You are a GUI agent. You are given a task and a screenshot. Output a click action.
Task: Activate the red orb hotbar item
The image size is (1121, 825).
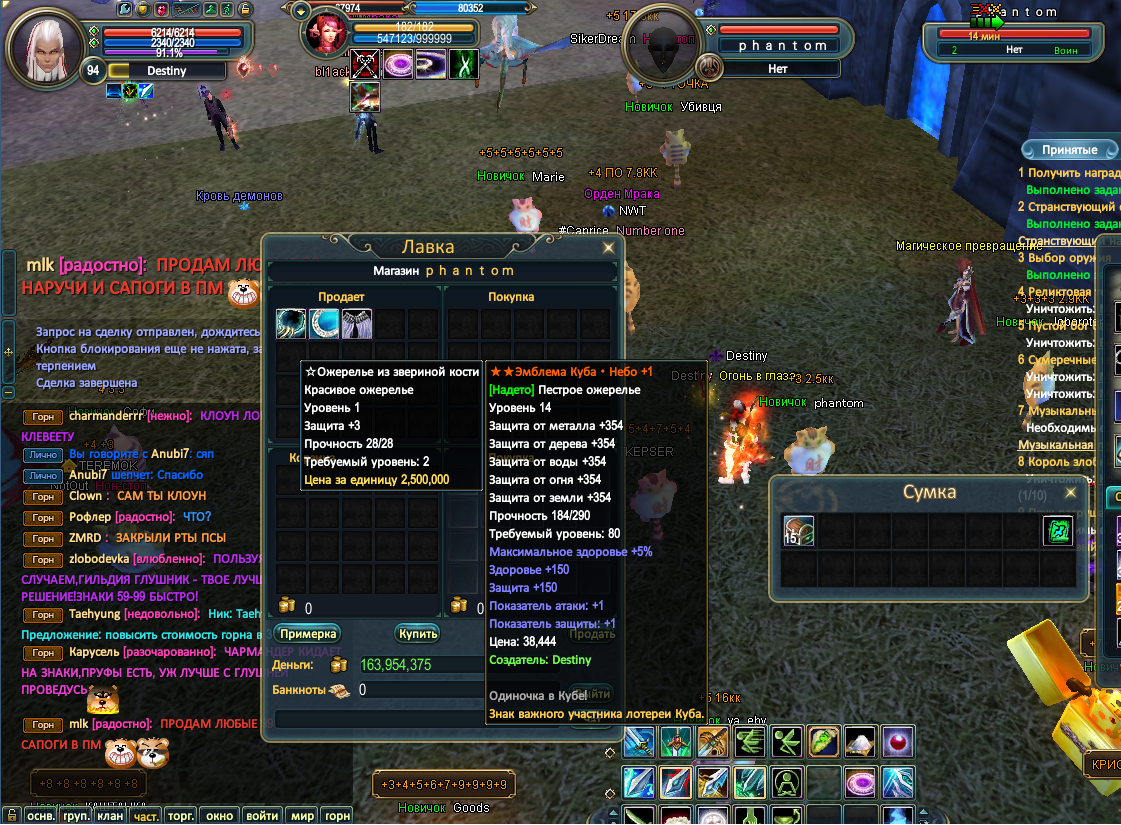click(x=897, y=742)
